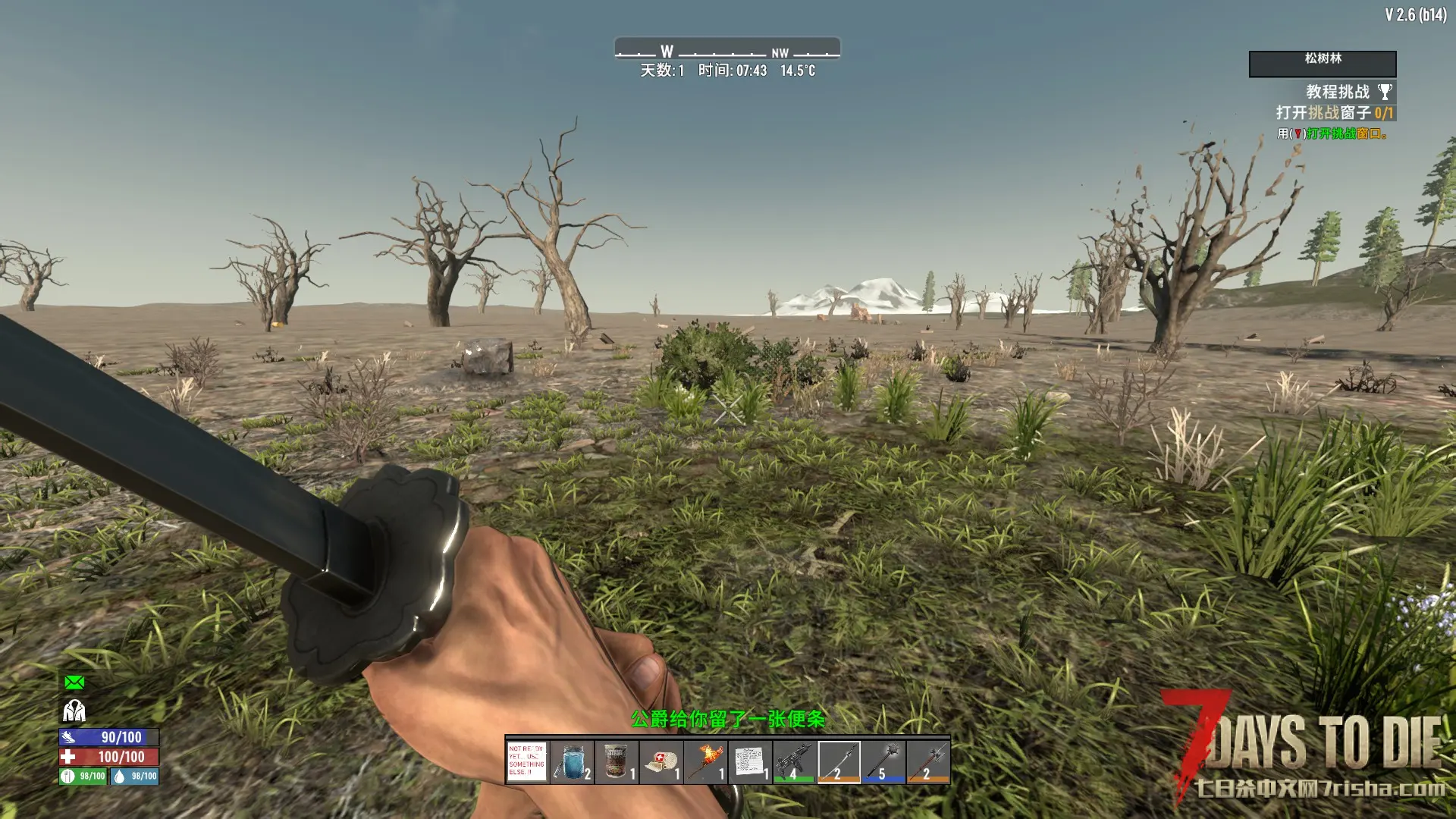
Task: Select the "Not Ready Yet" placeholder slot
Action: coord(527,761)
